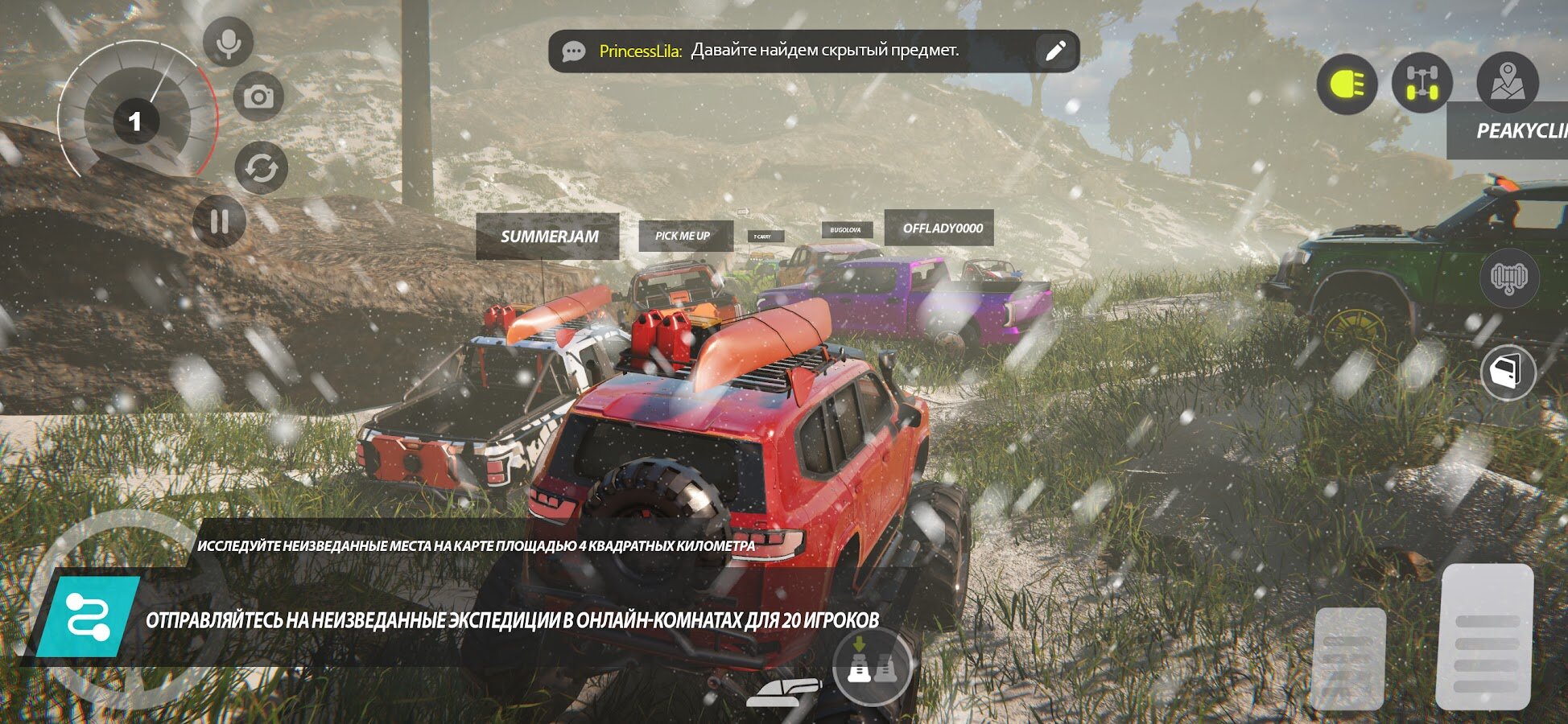Apply the brake pedal
This screenshot has height=724, width=1568.
[1349, 657]
